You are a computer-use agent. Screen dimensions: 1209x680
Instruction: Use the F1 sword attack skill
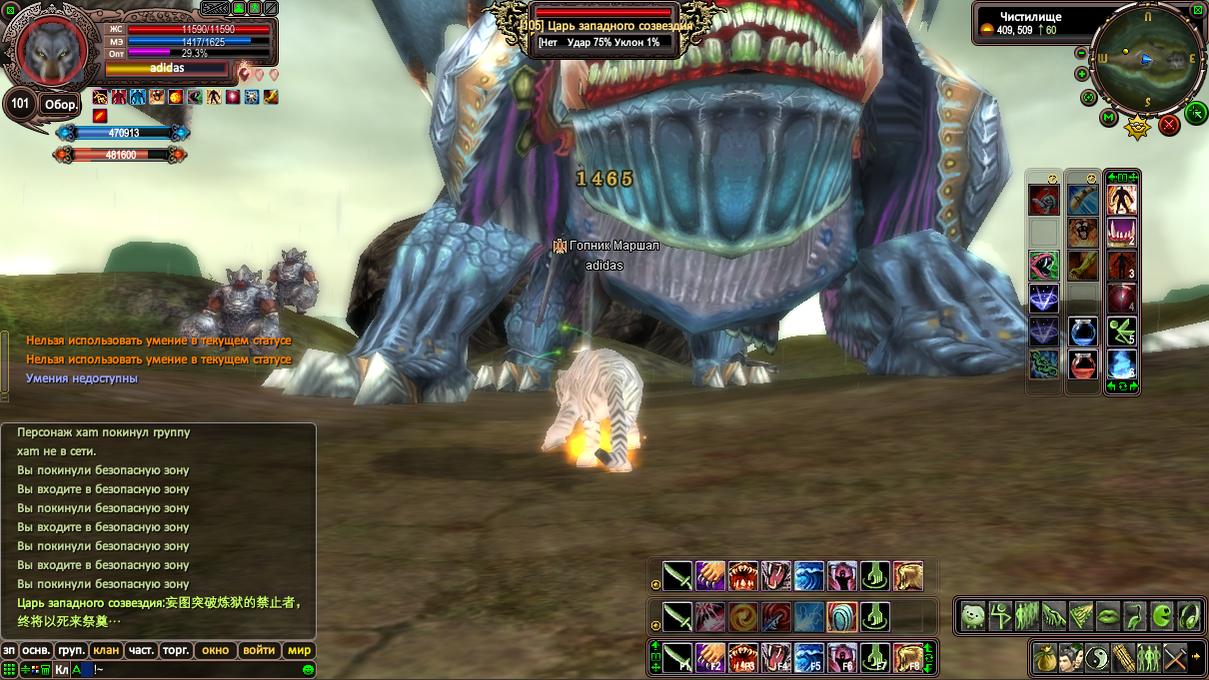click(x=677, y=657)
